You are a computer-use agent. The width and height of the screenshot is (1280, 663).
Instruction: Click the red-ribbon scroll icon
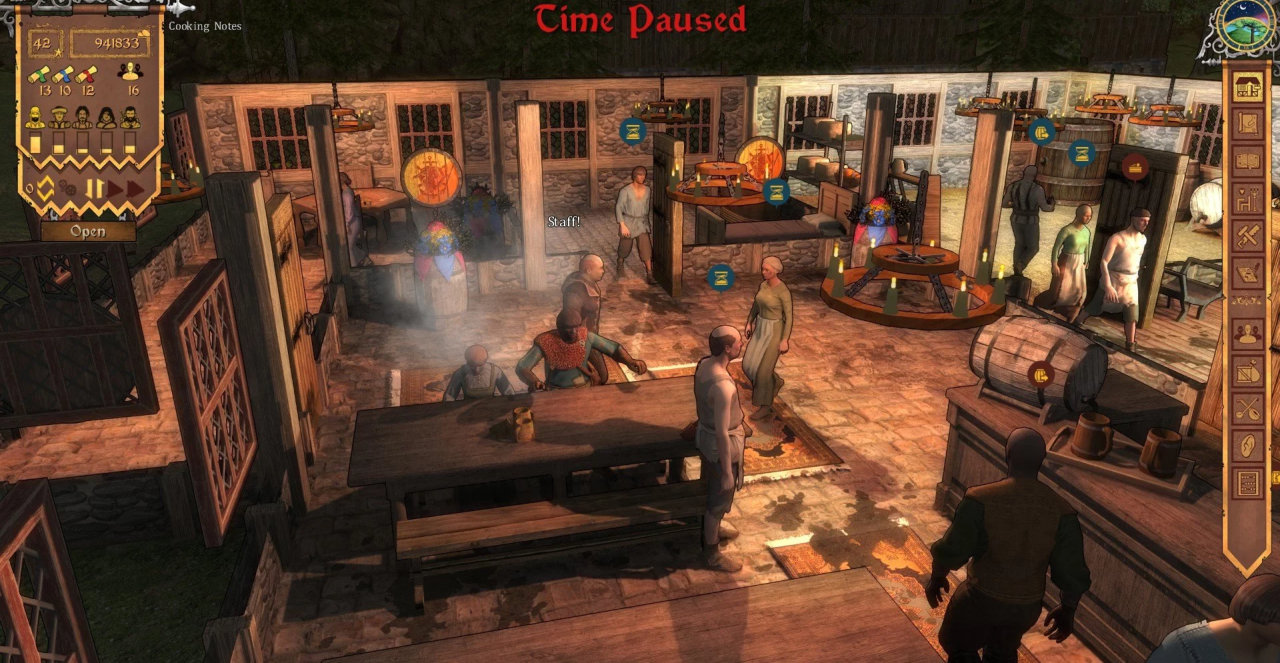tap(87, 74)
